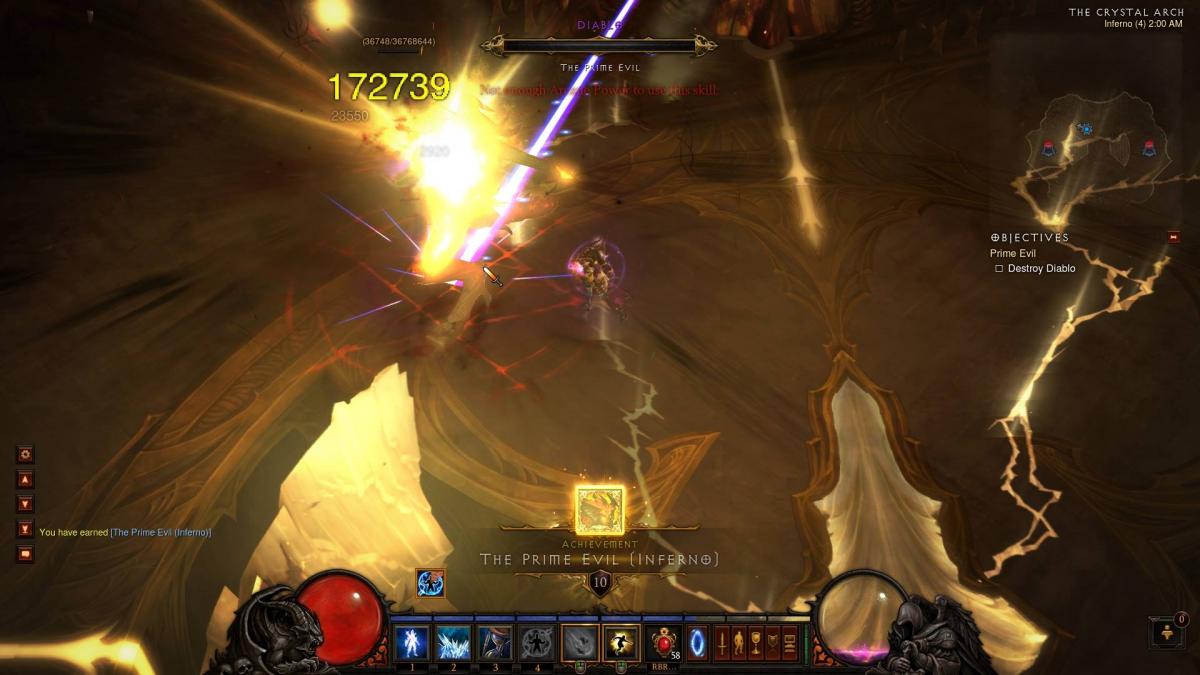Click The Prime Evil (Inferno) chat link
The height and width of the screenshot is (675, 1200).
[160, 532]
